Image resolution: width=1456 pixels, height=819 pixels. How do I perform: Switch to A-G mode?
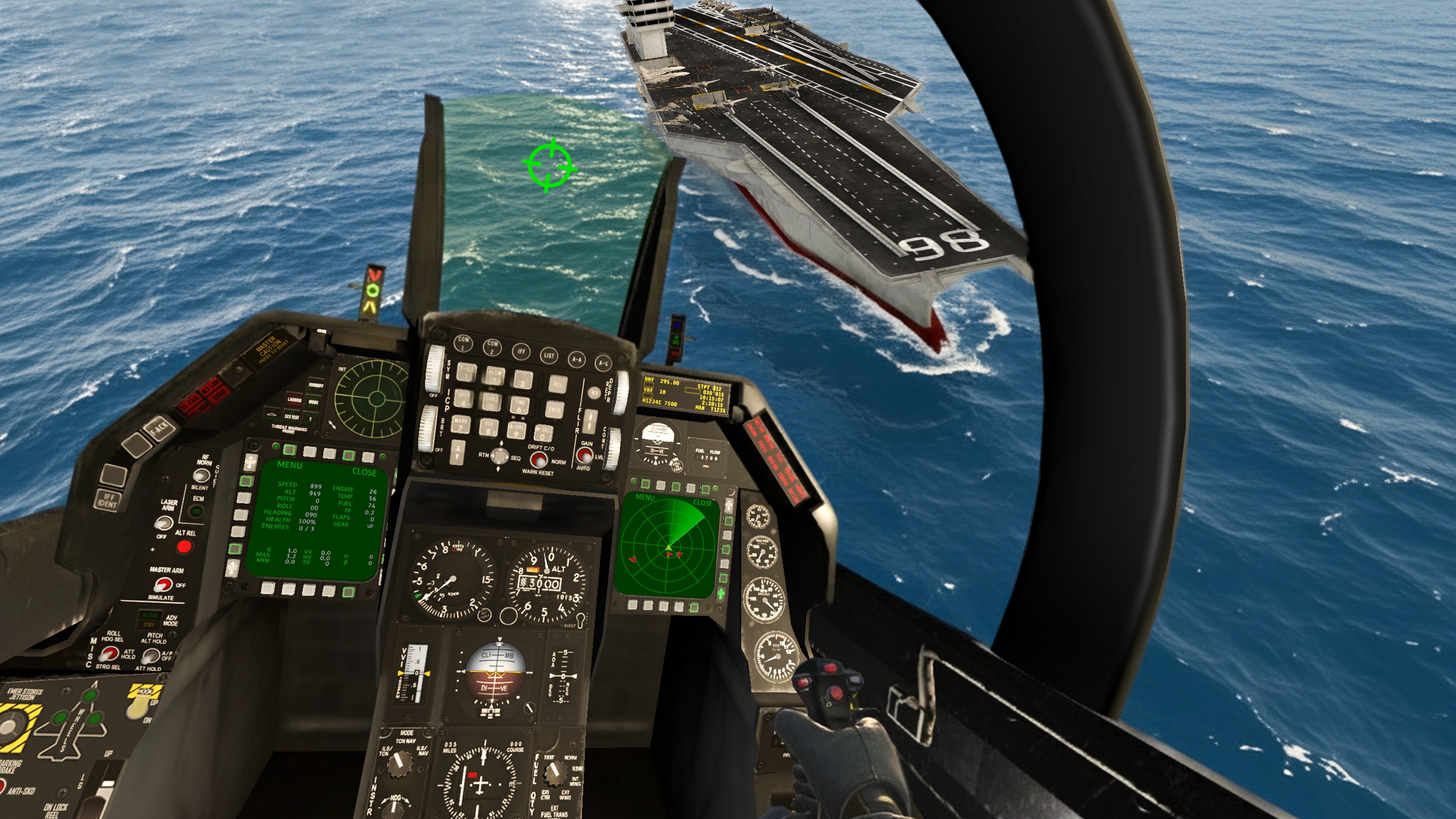(x=603, y=363)
